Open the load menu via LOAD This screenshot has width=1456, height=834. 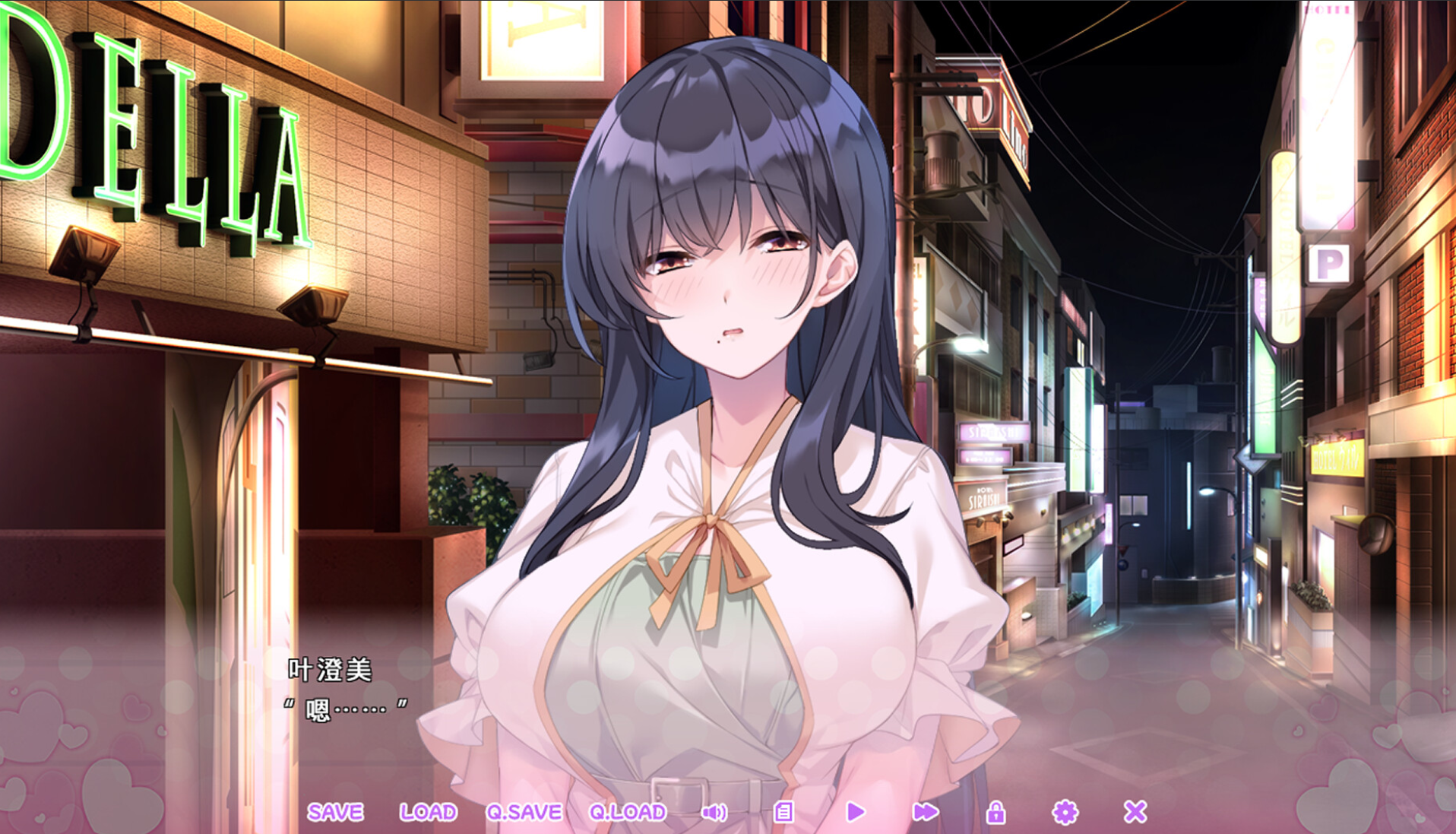click(x=429, y=812)
